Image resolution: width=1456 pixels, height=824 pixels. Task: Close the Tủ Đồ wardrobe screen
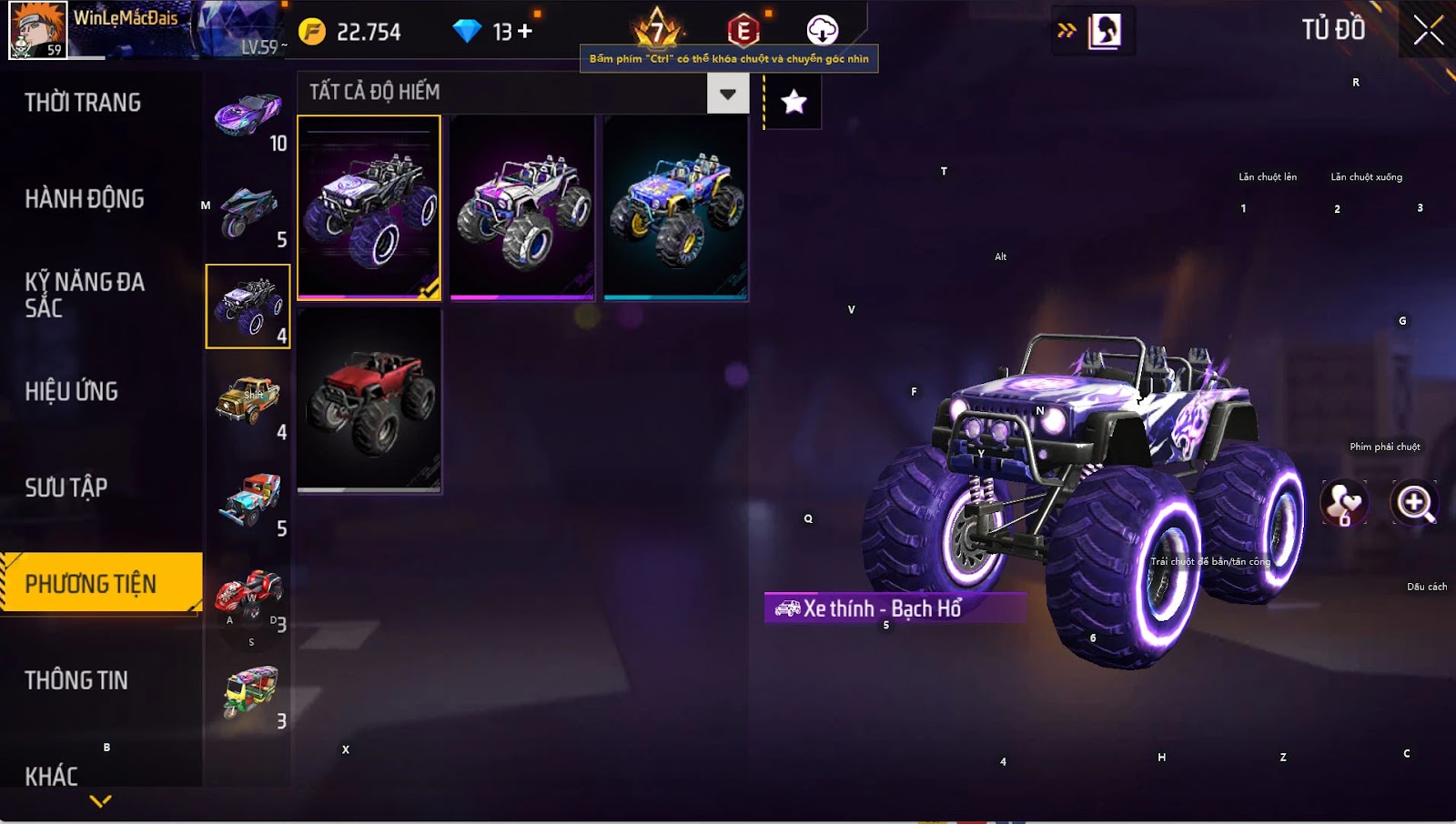point(1428,31)
